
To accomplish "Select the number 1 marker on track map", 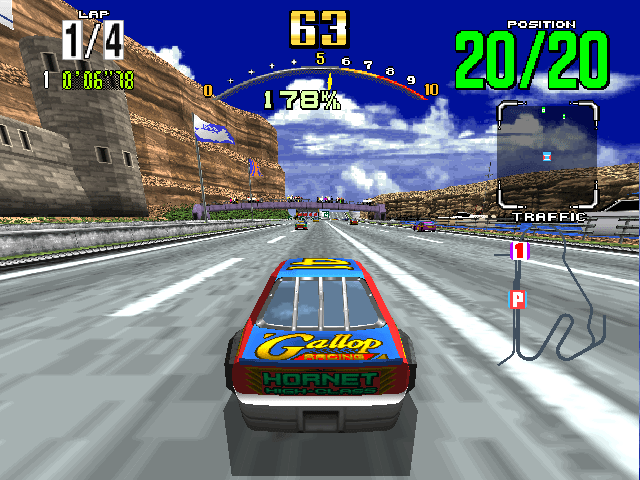I will (x=519, y=251).
